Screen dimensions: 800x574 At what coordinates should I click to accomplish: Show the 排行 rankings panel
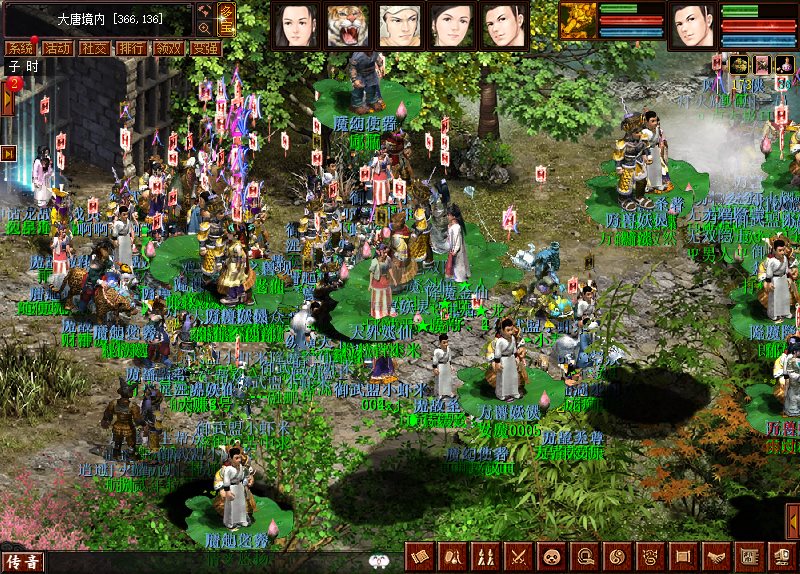[x=130, y=48]
